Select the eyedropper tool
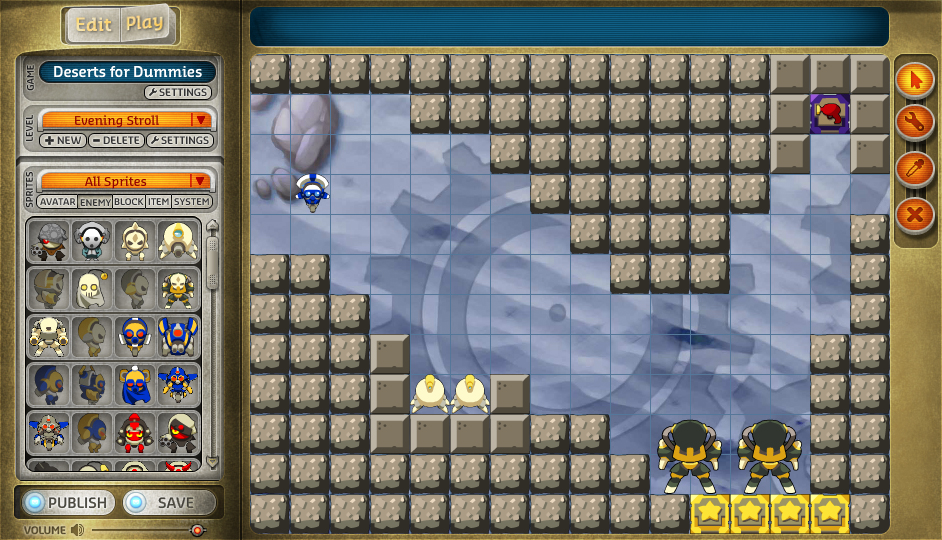942x540 pixels. coord(914,168)
